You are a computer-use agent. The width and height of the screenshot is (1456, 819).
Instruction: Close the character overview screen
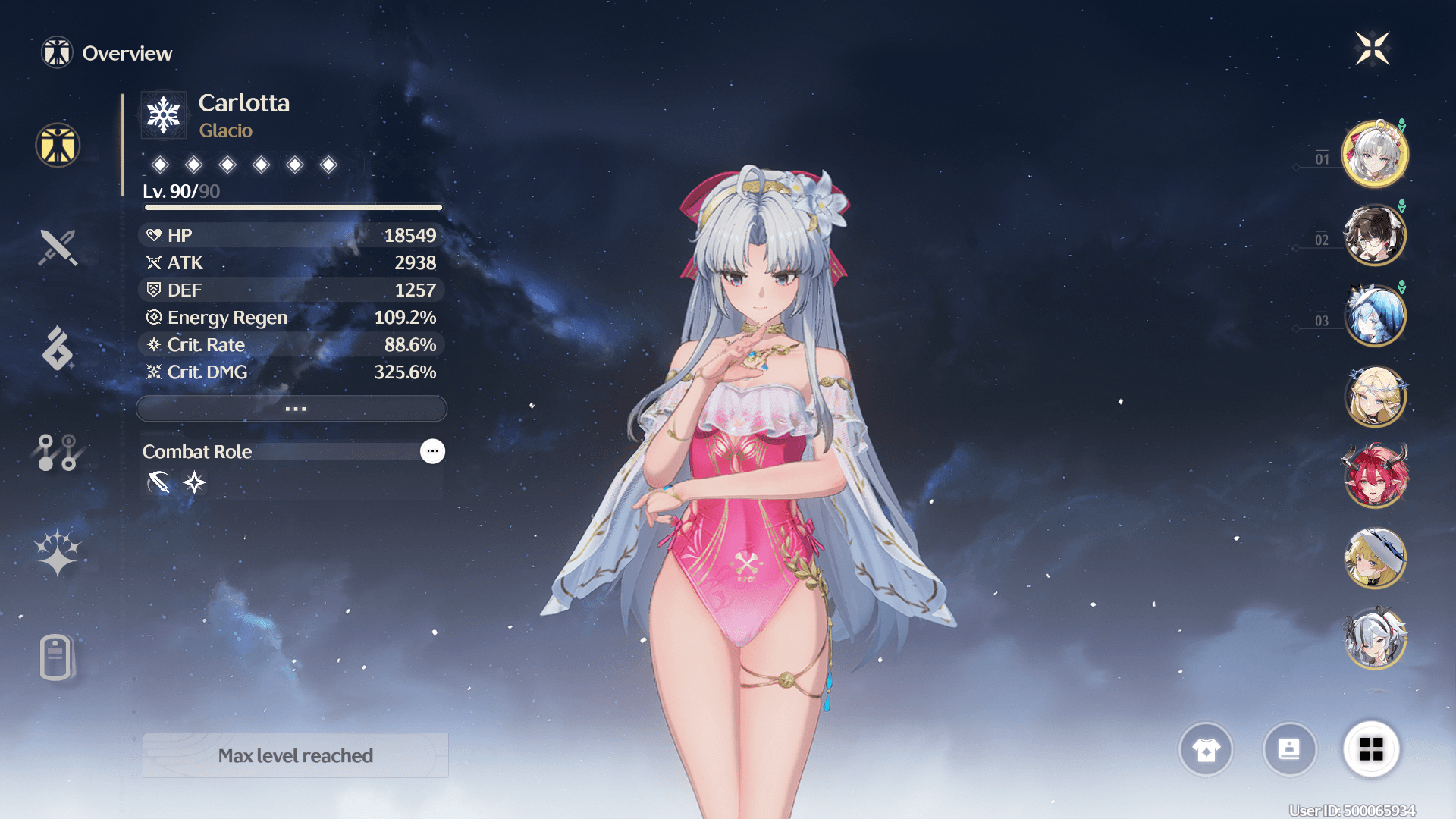click(1373, 49)
